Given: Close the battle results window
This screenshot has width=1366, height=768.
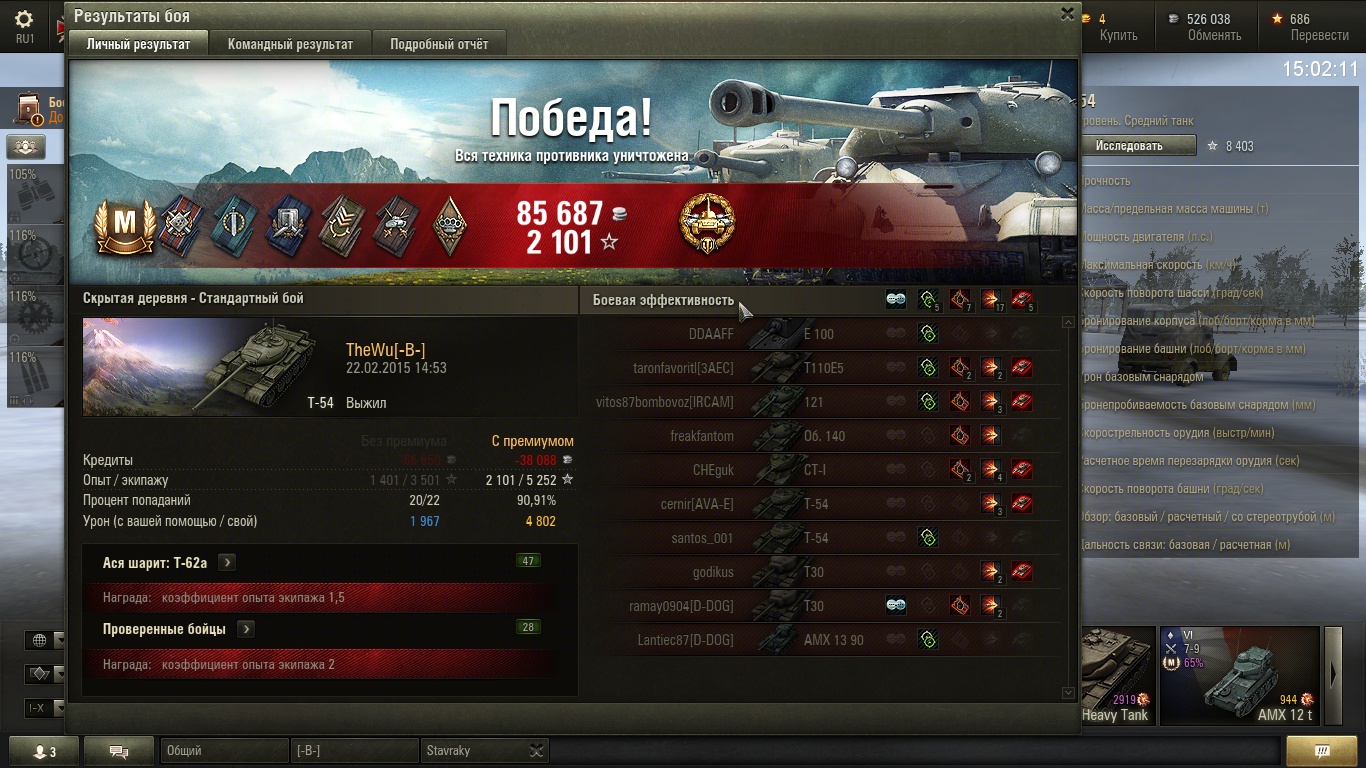Looking at the screenshot, I should 1067,14.
